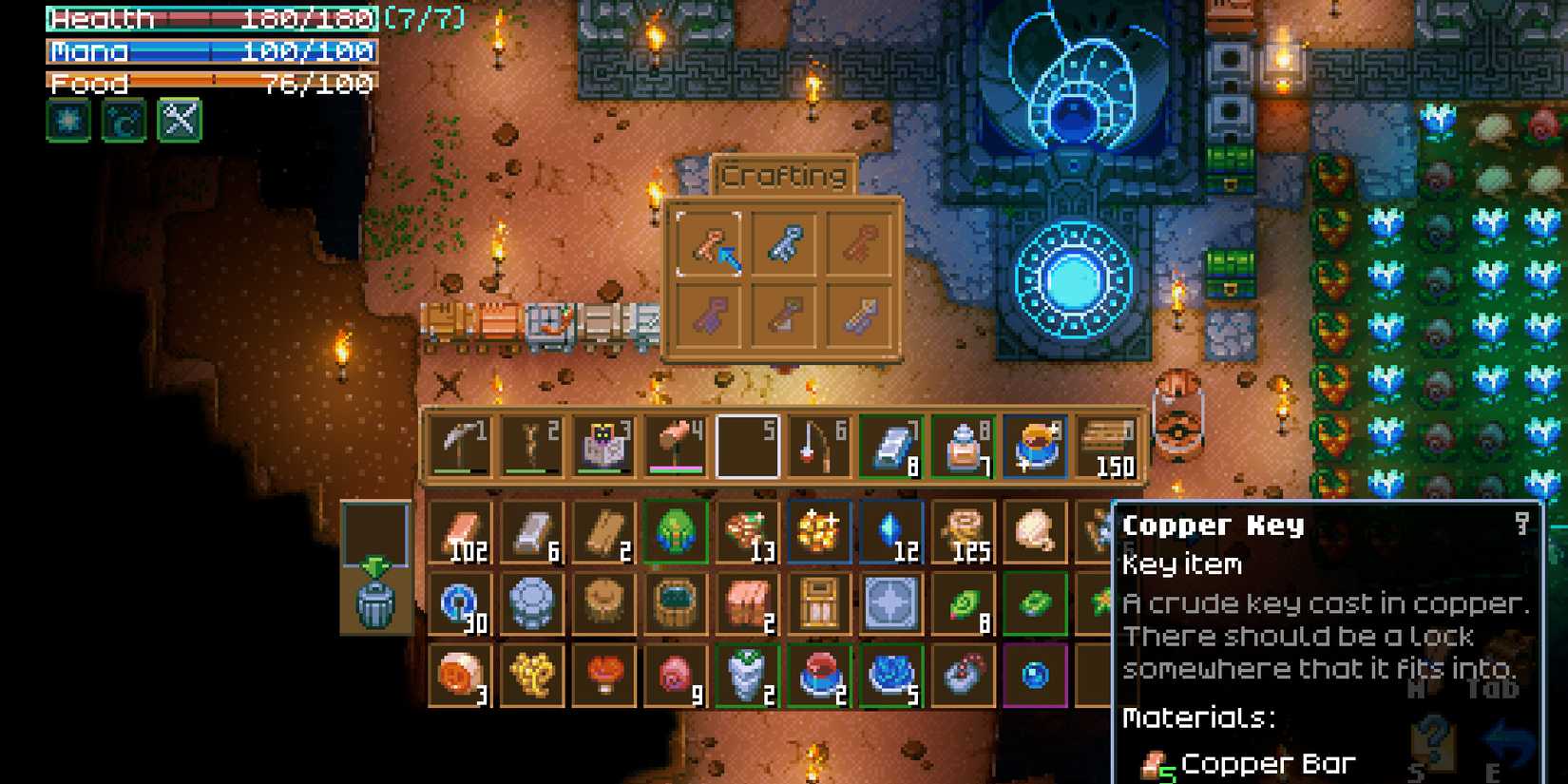The width and height of the screenshot is (1568, 784).
Task: Click the Crafting title banner
Action: (x=784, y=176)
